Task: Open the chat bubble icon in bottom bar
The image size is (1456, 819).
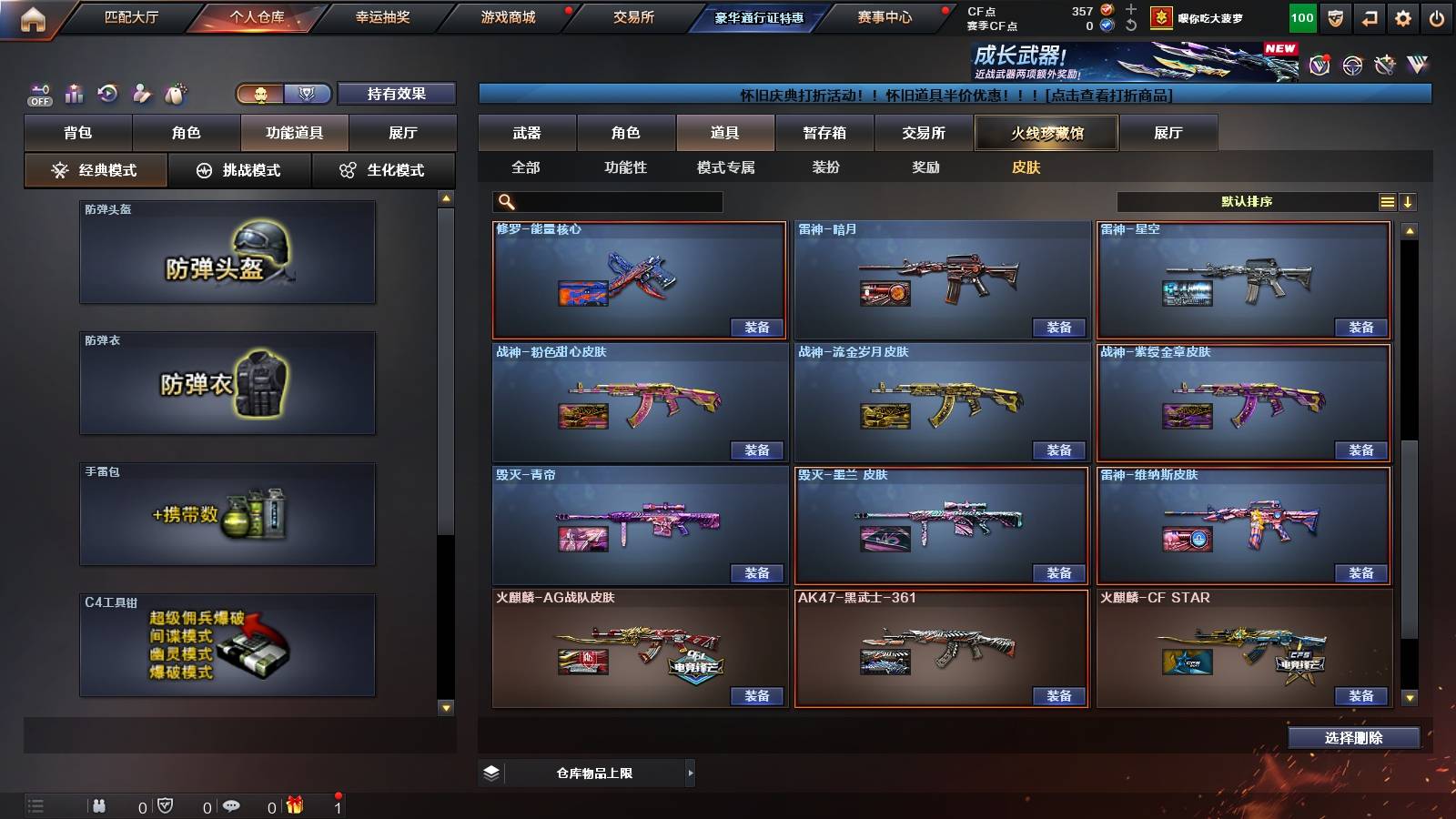Action: (x=232, y=805)
